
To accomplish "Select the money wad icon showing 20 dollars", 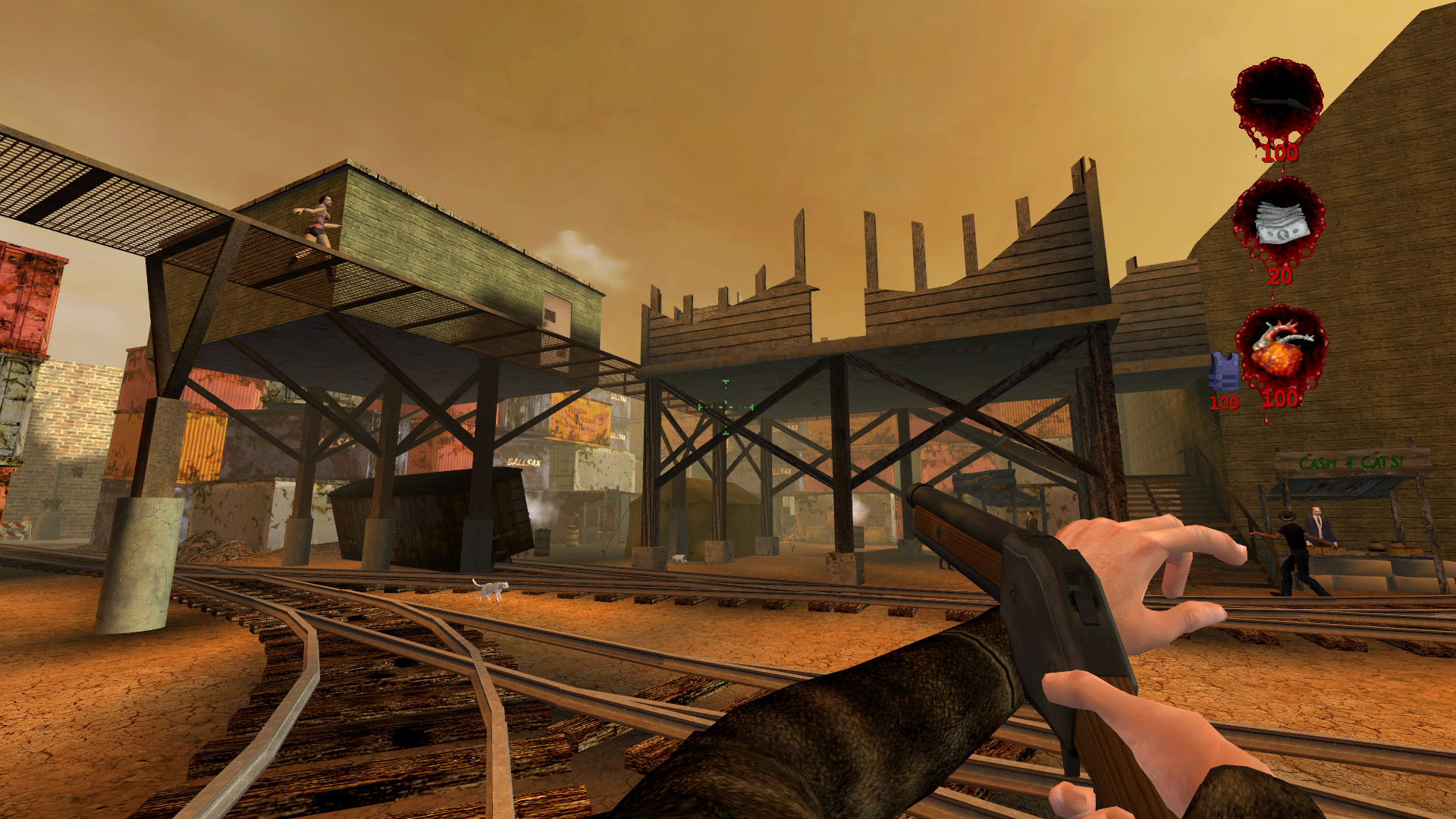I will [x=1280, y=222].
